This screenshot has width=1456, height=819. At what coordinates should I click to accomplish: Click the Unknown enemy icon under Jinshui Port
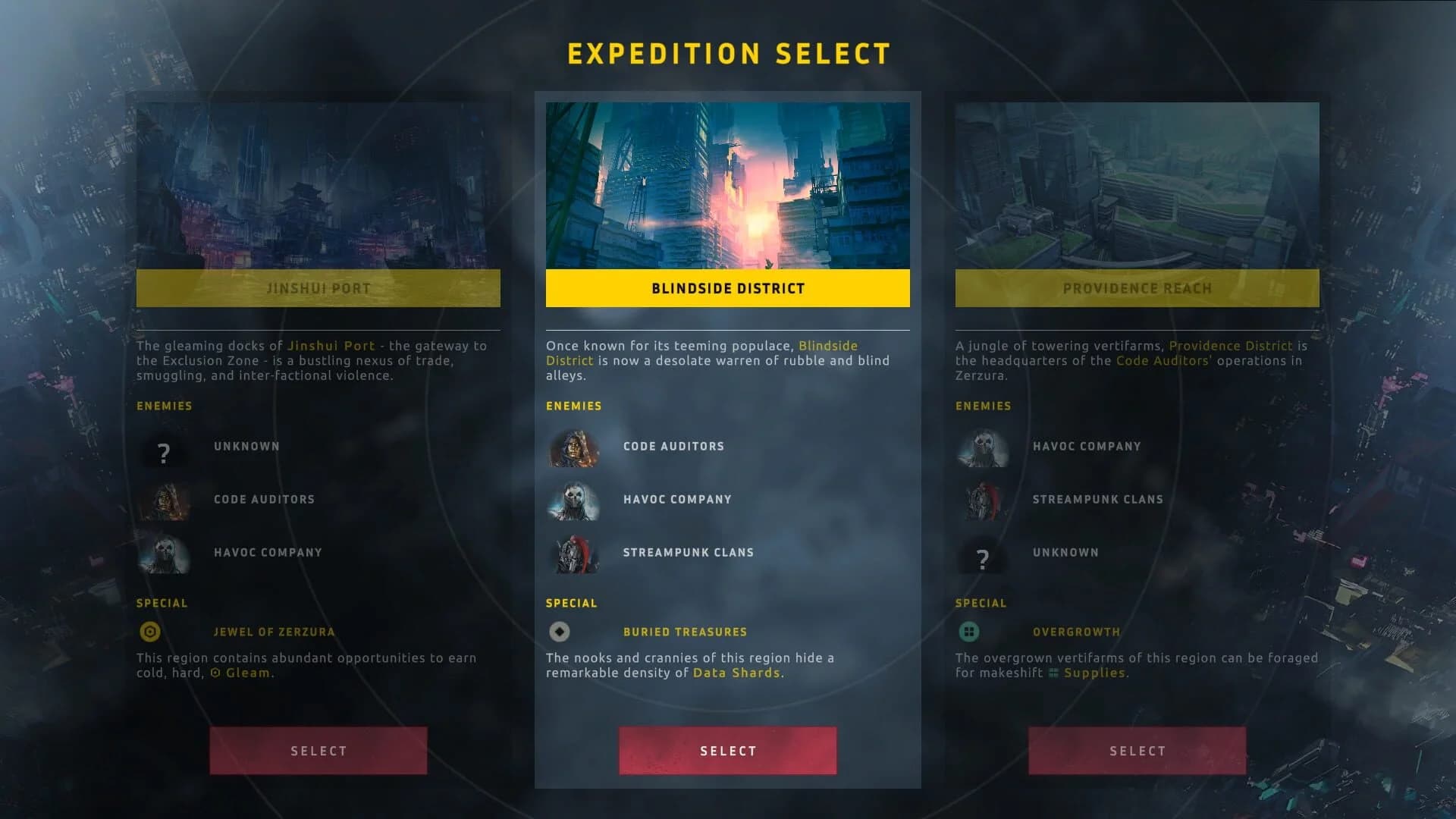164,453
